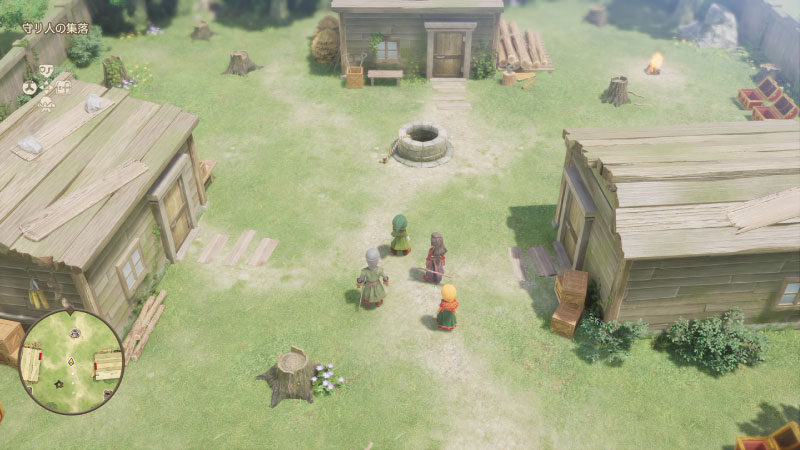The width and height of the screenshot is (800, 450).
Task: Click the yellow player marker on the minimap
Action: pyautogui.click(x=71, y=362)
